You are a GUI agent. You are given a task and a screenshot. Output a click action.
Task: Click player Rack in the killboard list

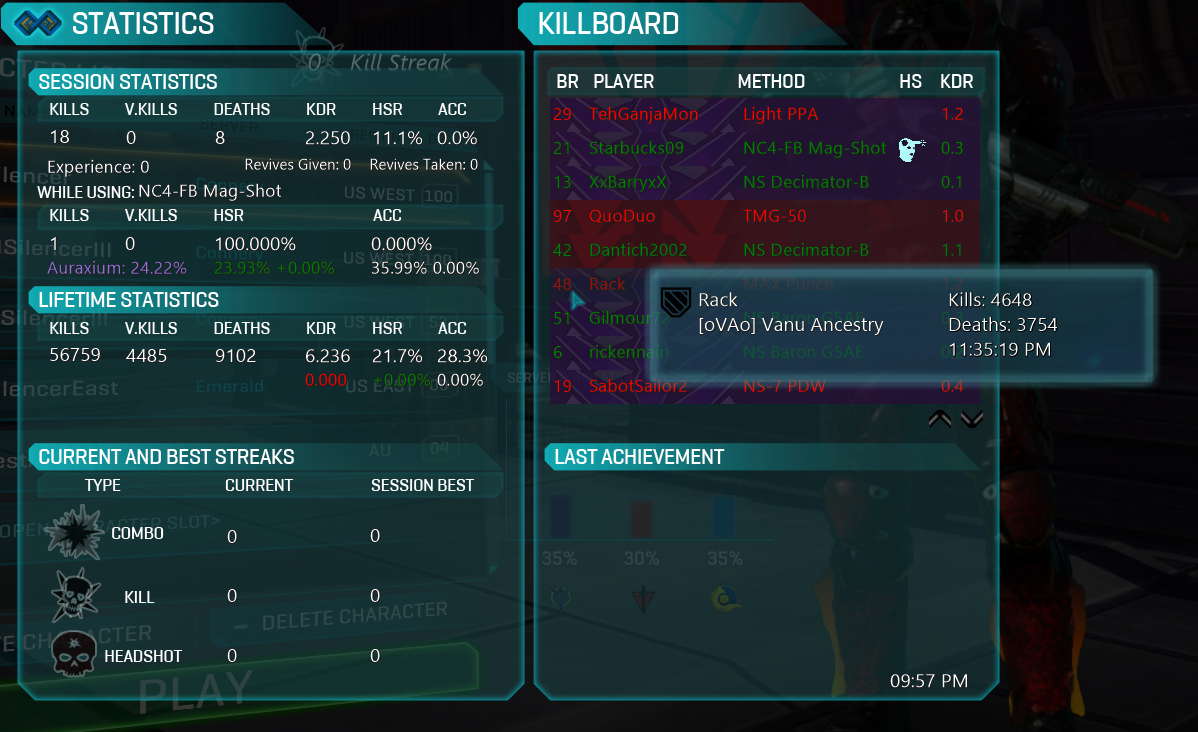point(607,284)
